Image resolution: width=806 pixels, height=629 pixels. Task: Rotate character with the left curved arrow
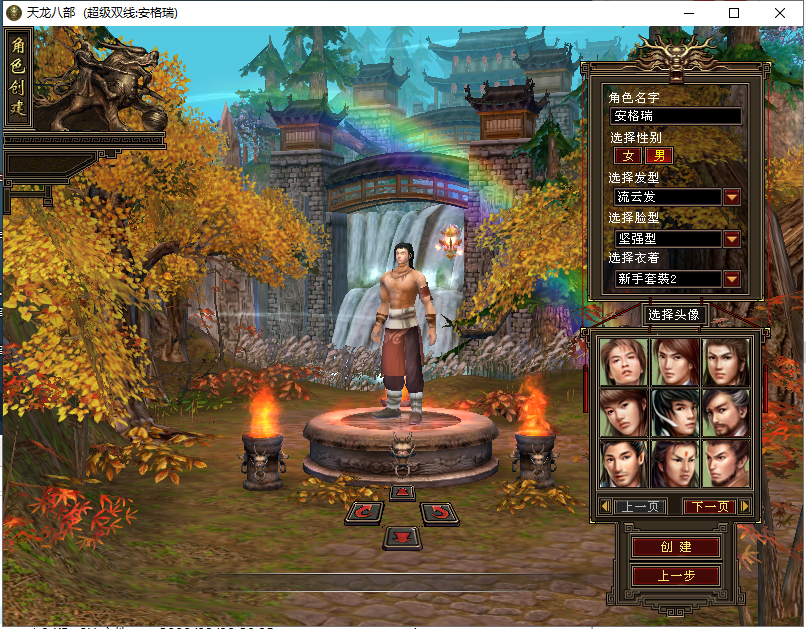click(366, 513)
